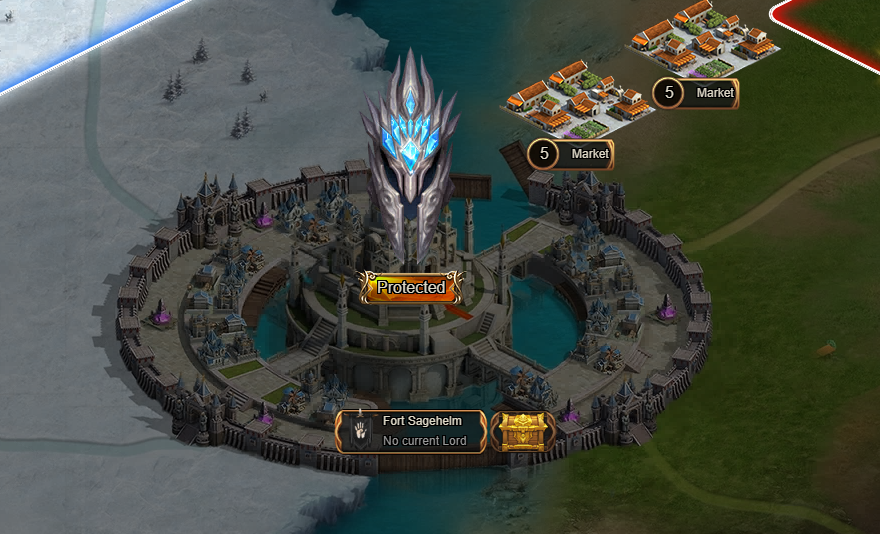Open the Fort Sagehelm info label
This screenshot has height=534, width=880.
pos(411,431)
